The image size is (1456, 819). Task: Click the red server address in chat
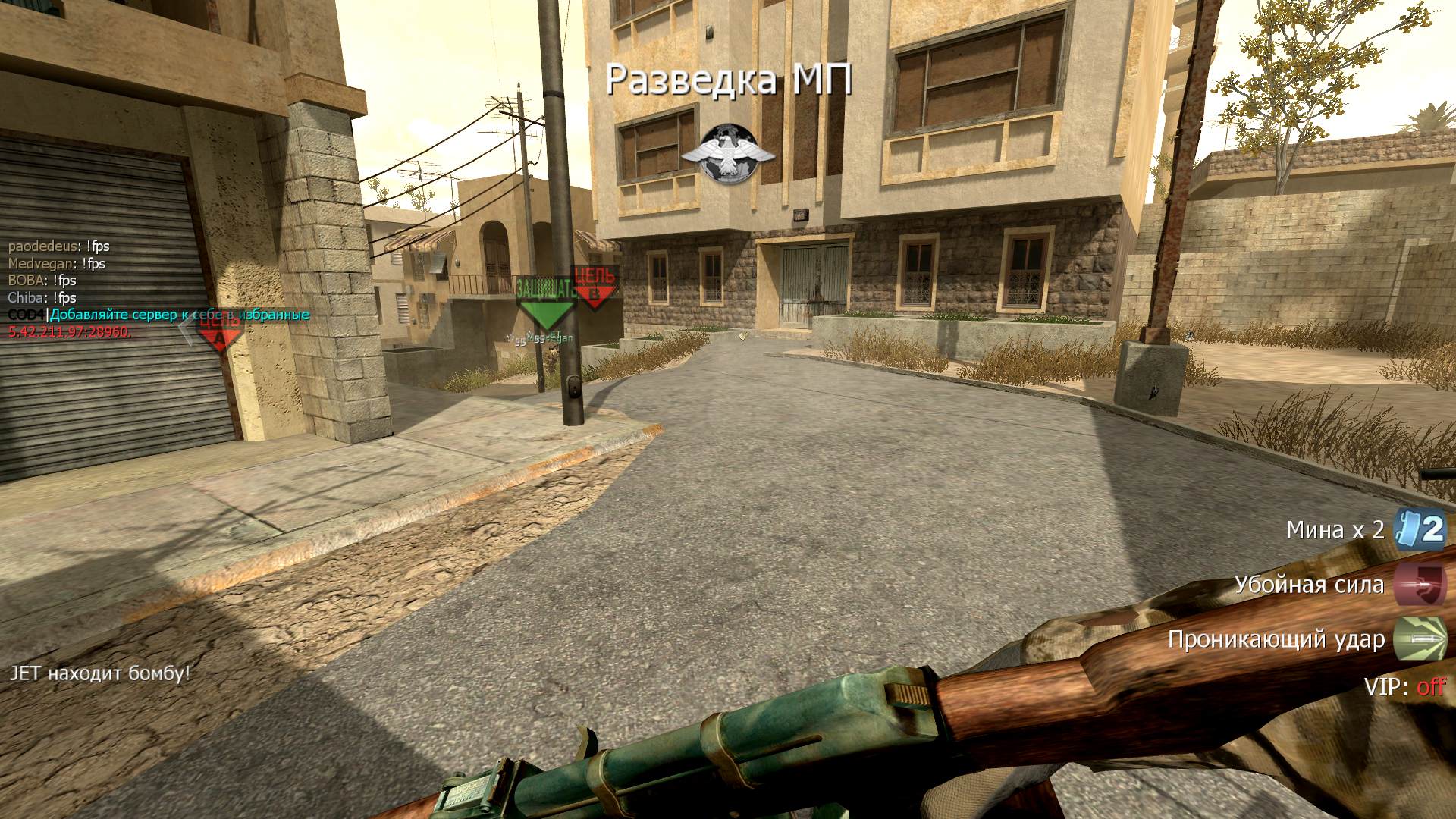[70, 332]
